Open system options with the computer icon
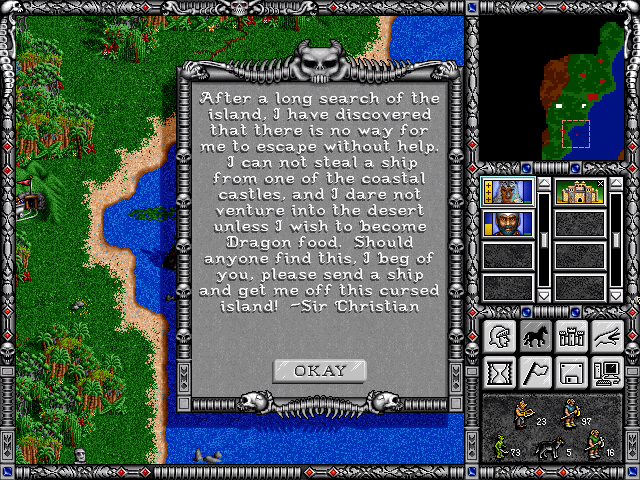This screenshot has height=480, width=640. coord(607,372)
